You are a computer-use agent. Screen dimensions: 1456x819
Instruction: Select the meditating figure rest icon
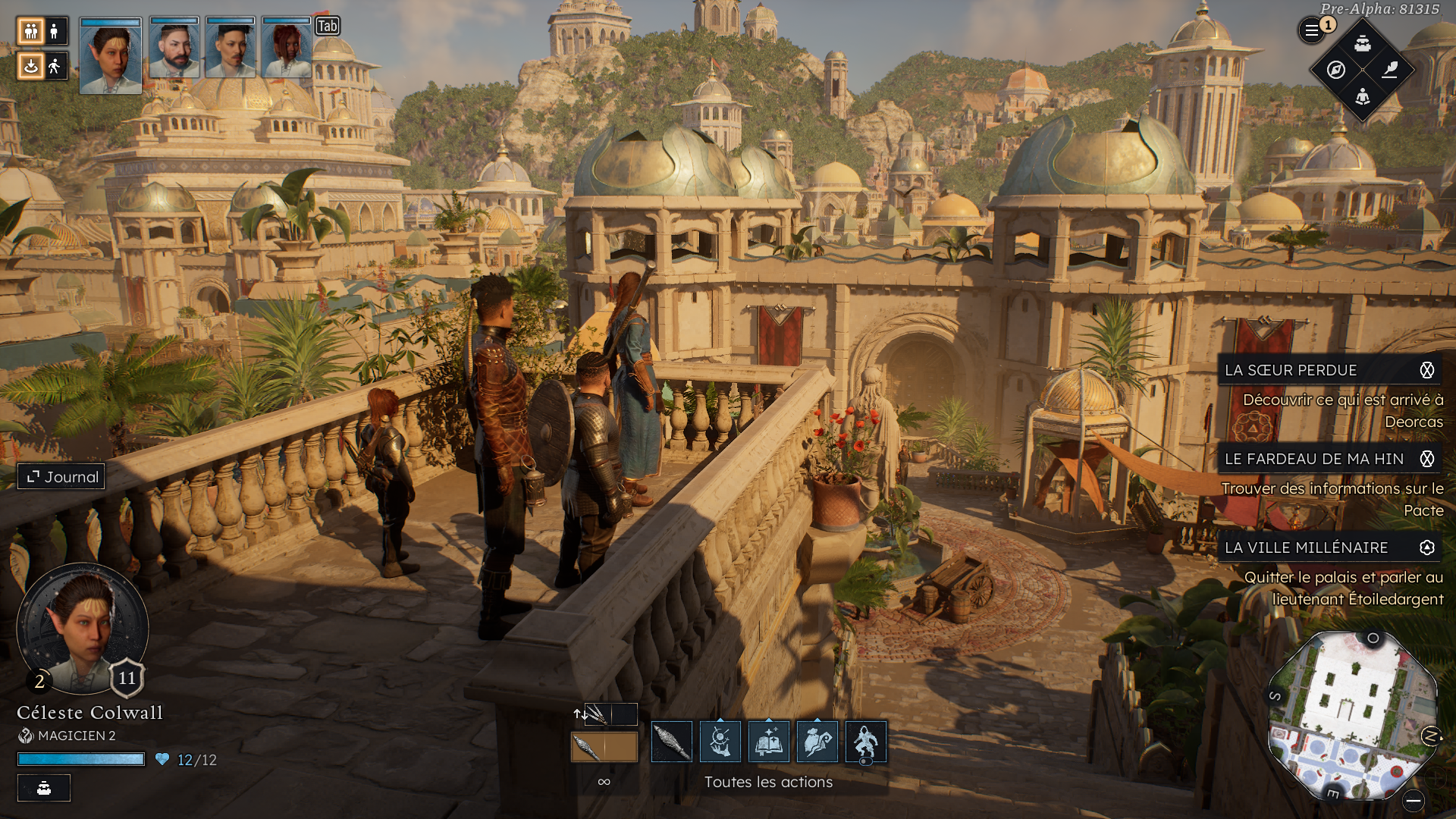point(1363,97)
